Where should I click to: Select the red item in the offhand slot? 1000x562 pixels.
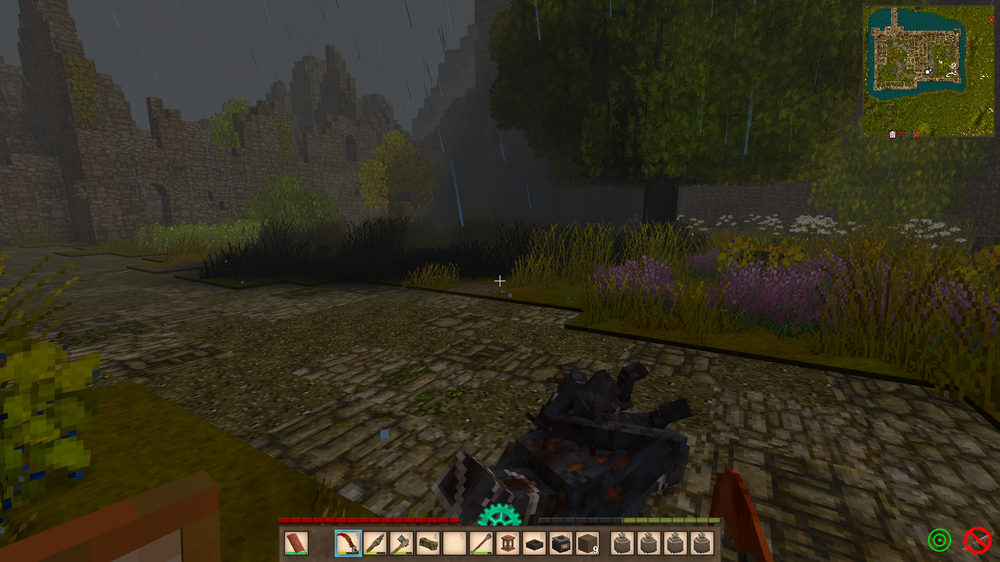click(296, 544)
